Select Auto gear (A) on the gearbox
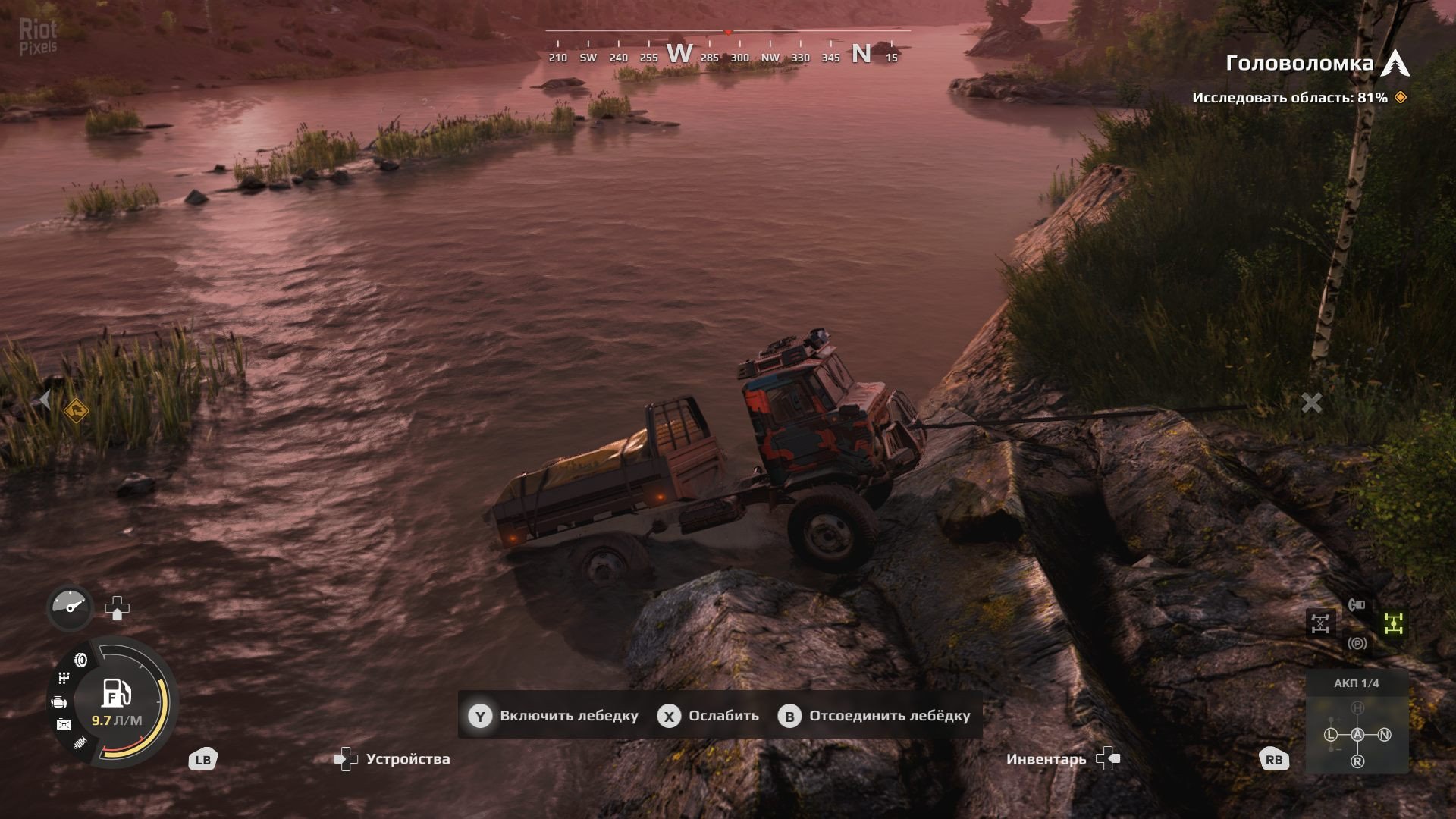 pyautogui.click(x=1357, y=734)
